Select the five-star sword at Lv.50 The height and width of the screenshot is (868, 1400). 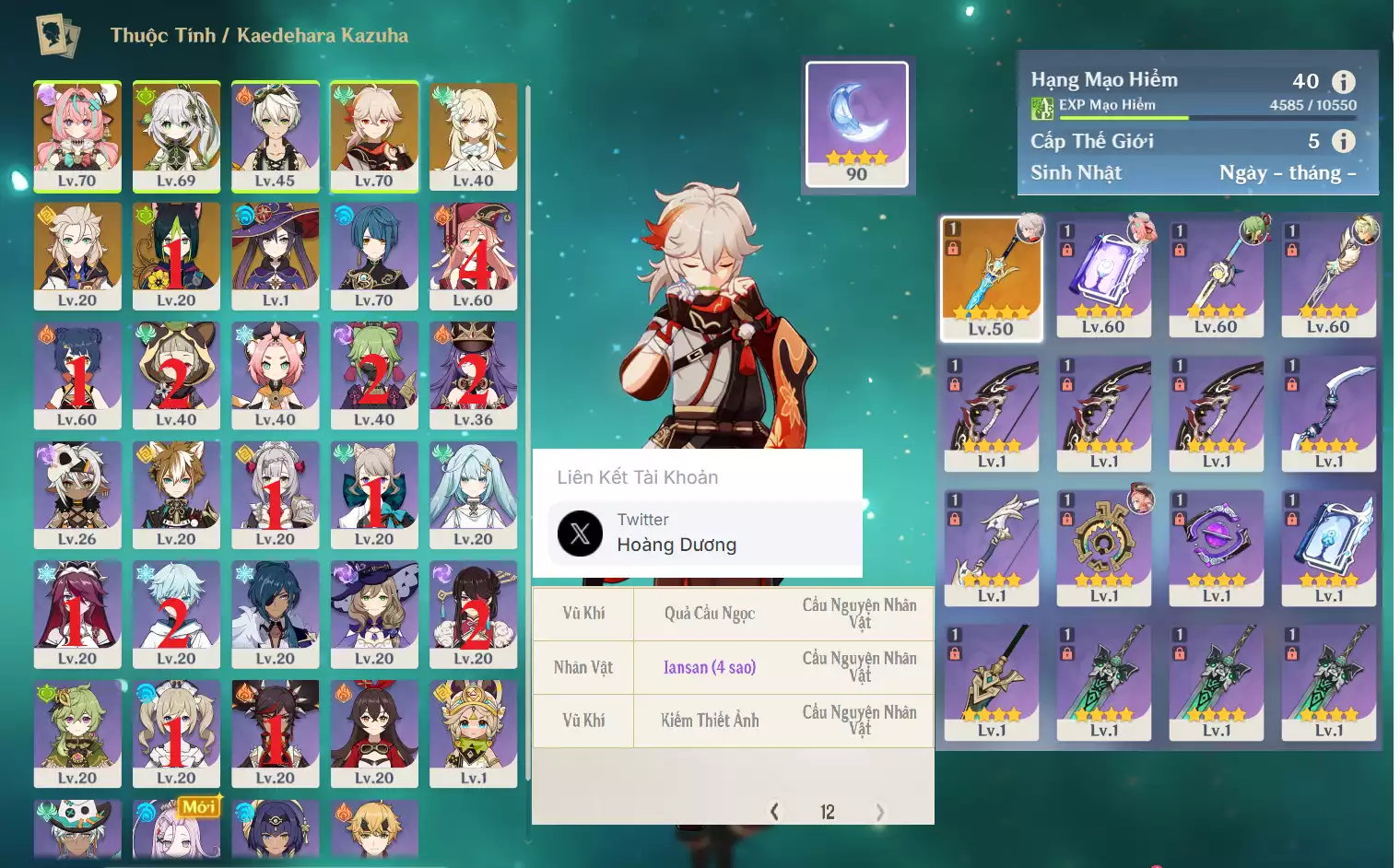991,278
